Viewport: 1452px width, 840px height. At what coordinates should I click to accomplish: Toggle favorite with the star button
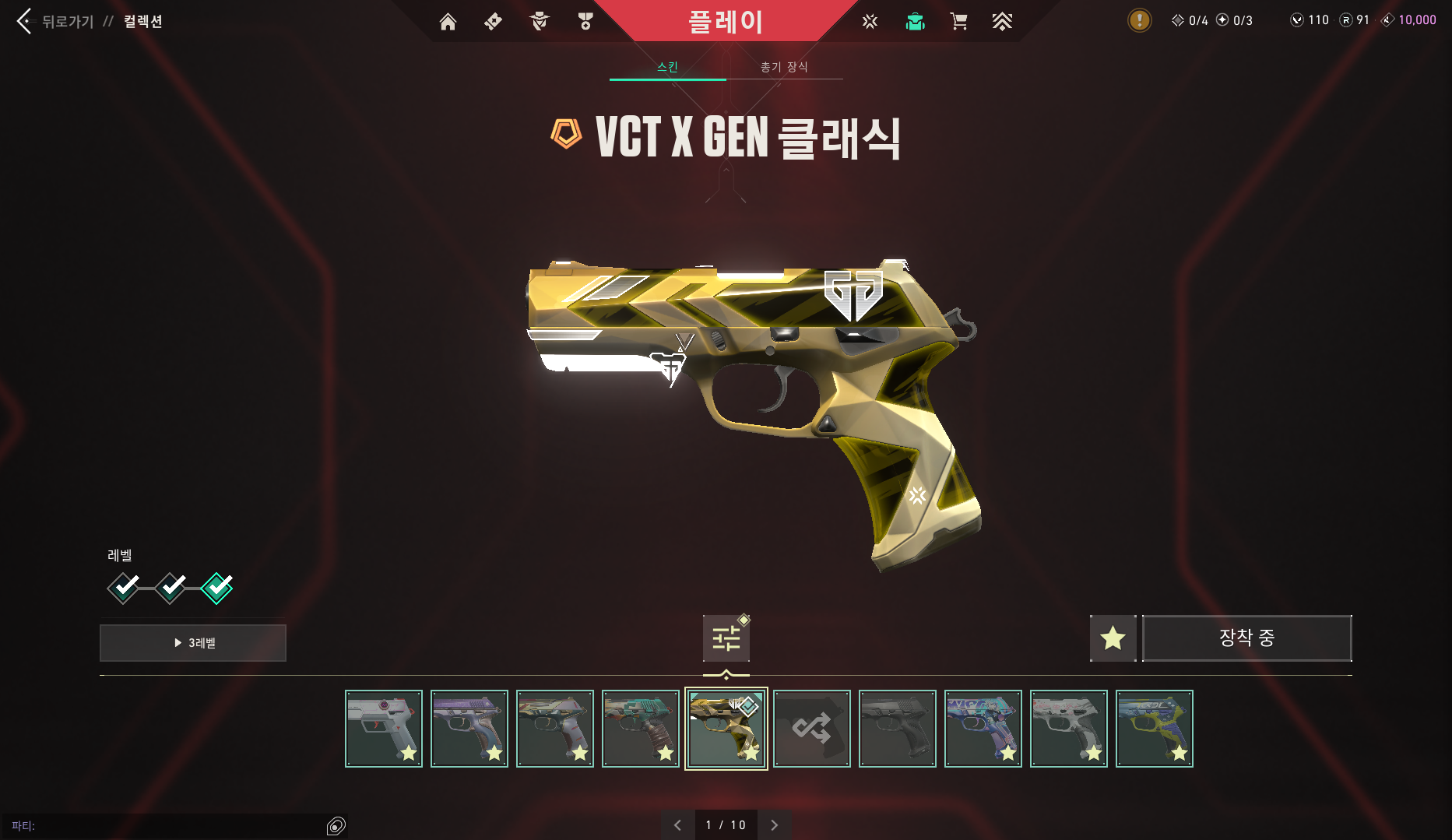click(1113, 638)
